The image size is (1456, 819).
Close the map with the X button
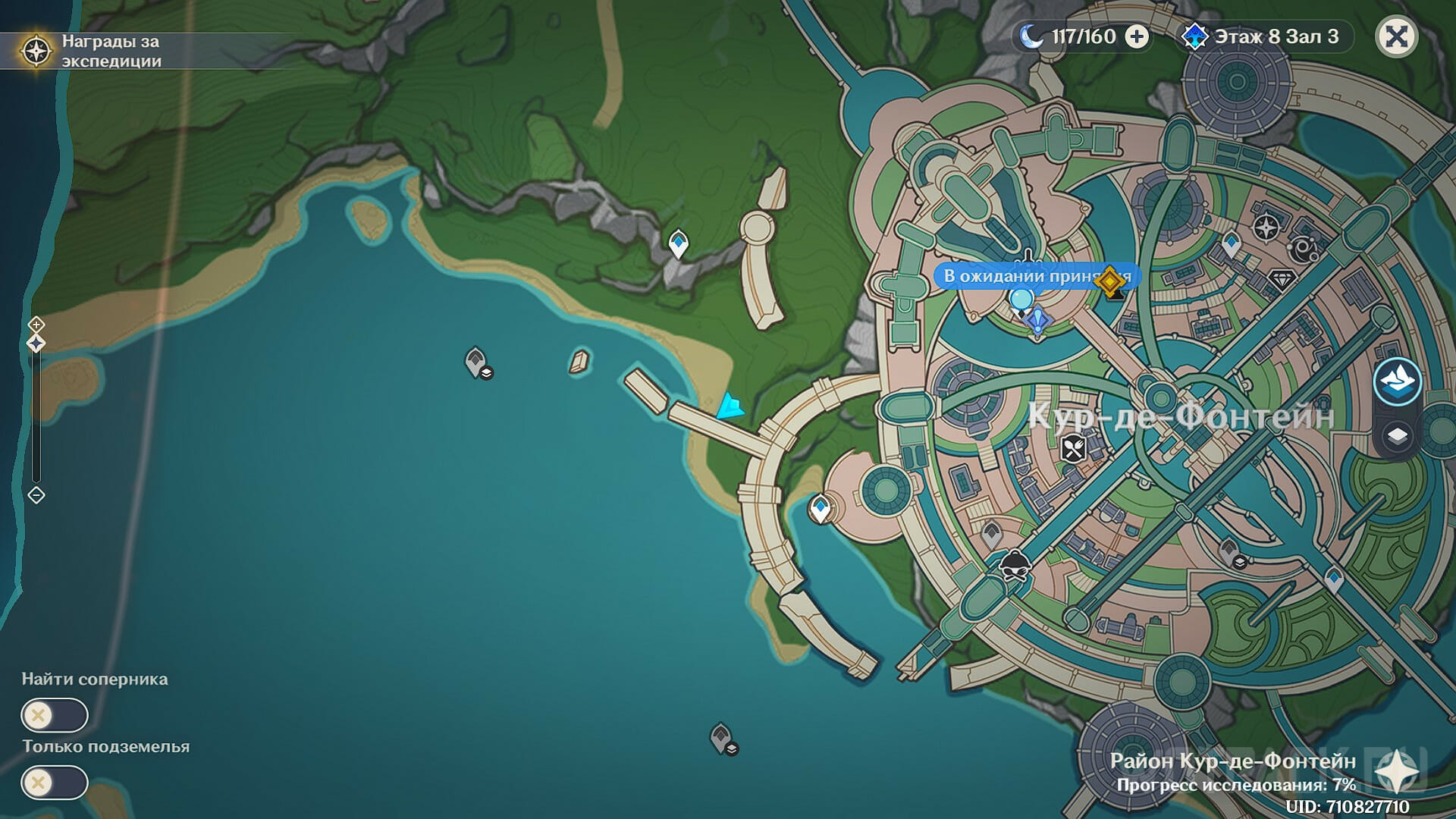[1396, 36]
